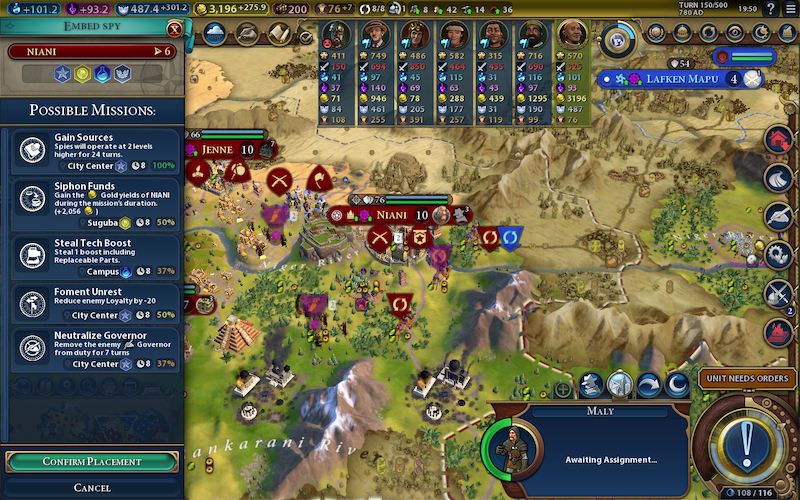800x500 pixels.
Task: Open the red burning emergency notification
Action: pyautogui.click(x=779, y=331)
